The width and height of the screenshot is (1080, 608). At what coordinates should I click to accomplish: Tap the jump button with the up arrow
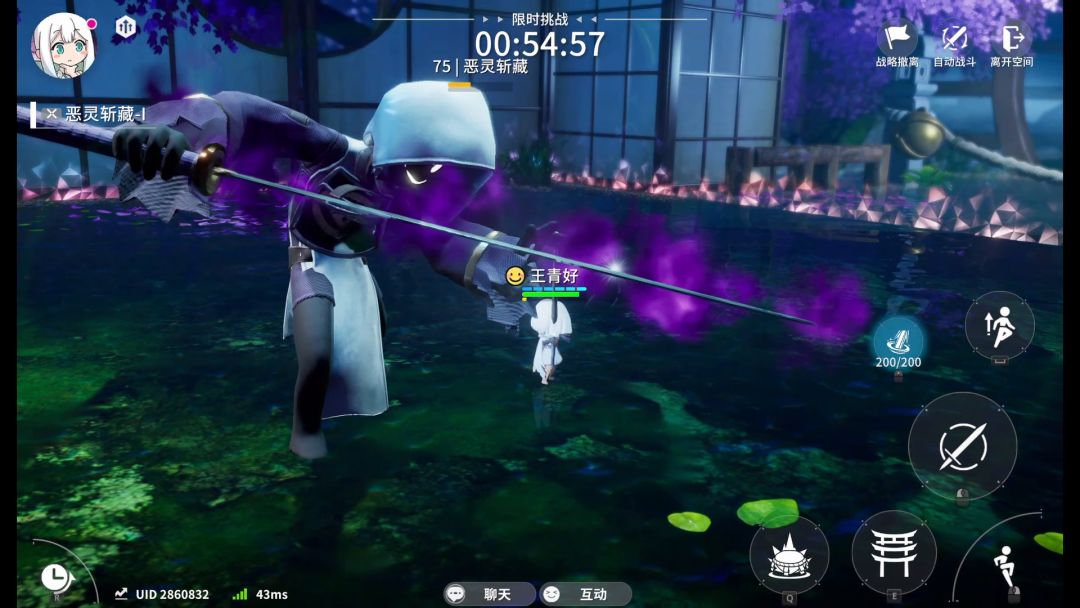click(x=999, y=326)
